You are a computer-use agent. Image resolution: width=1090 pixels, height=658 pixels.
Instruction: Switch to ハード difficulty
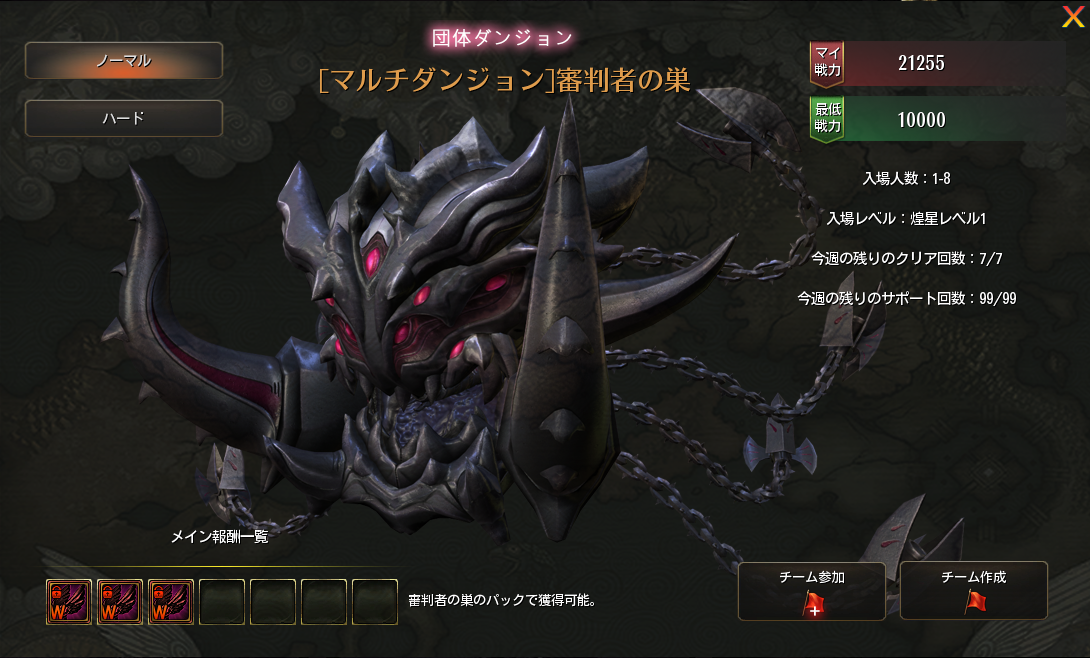[x=123, y=118]
